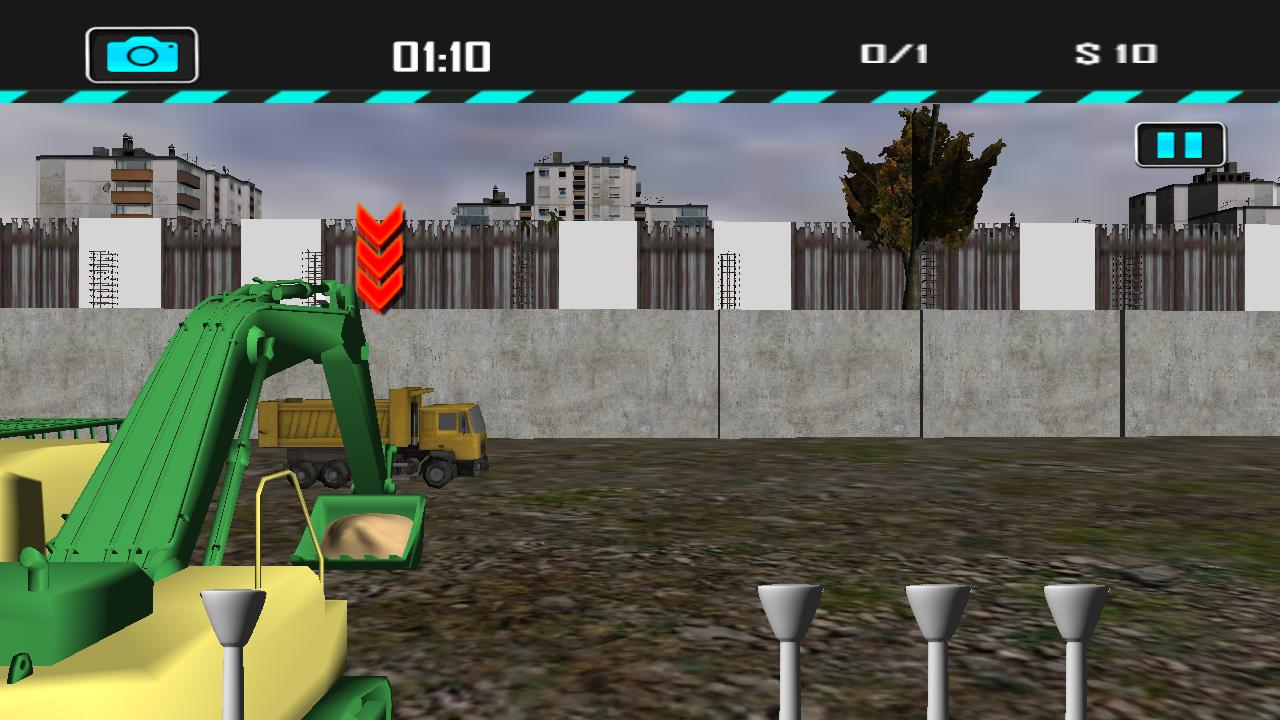Click the striped cyan progress bar

(x=640, y=96)
